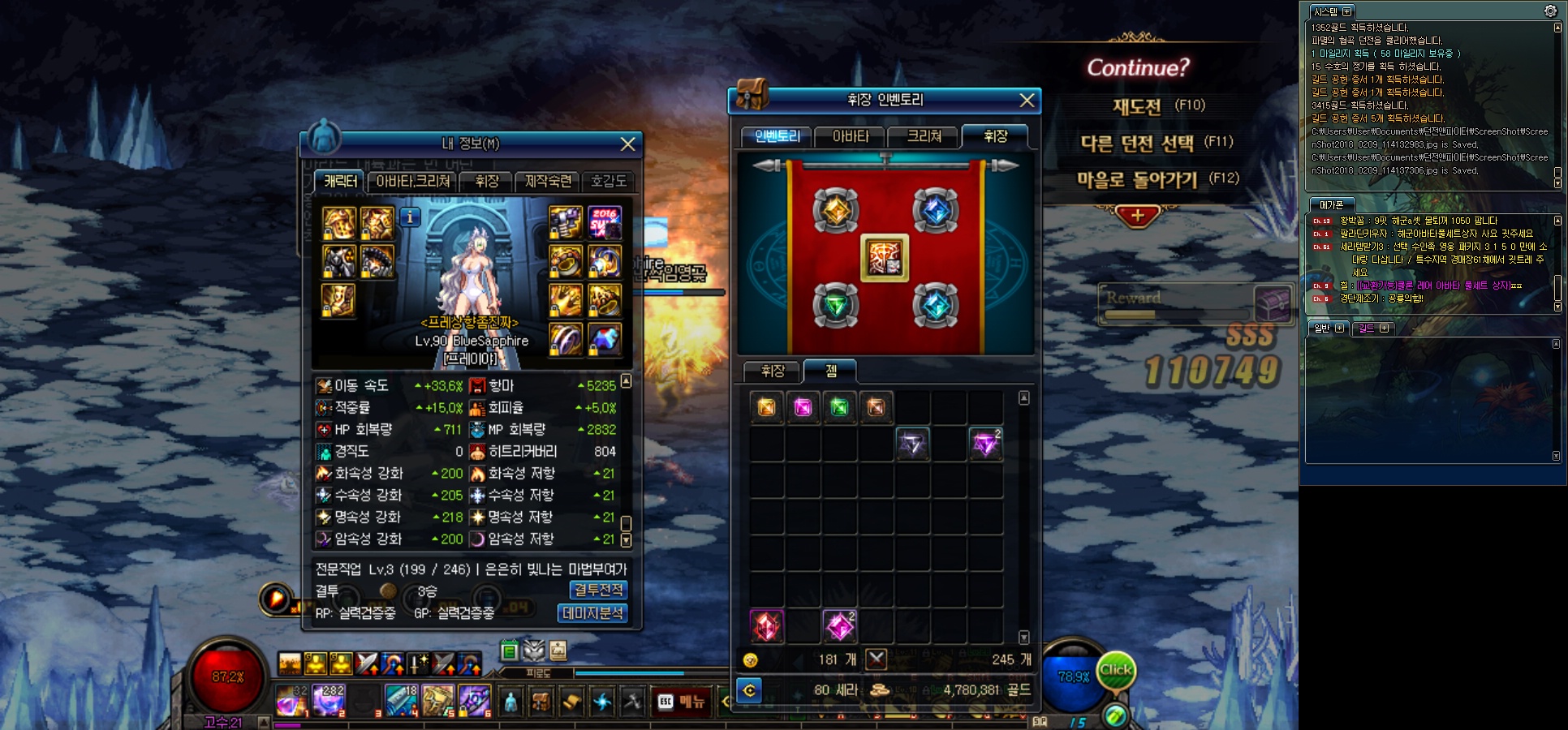Switch to the 휘장 sub-tab above the item grid
Image resolution: width=1568 pixels, height=730 pixels.
click(773, 371)
